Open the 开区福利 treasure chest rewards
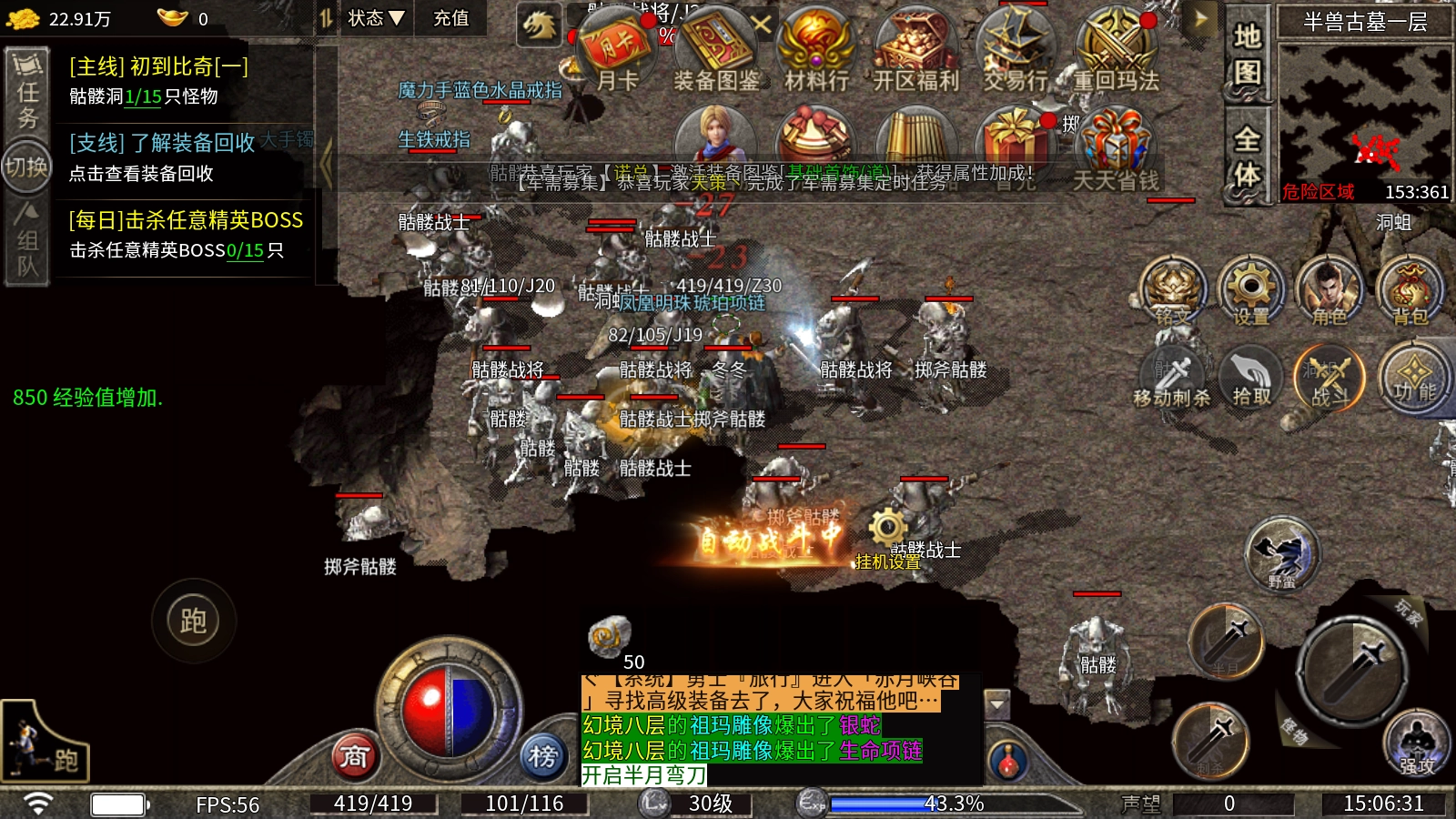The width and height of the screenshot is (1456, 819). click(916, 47)
